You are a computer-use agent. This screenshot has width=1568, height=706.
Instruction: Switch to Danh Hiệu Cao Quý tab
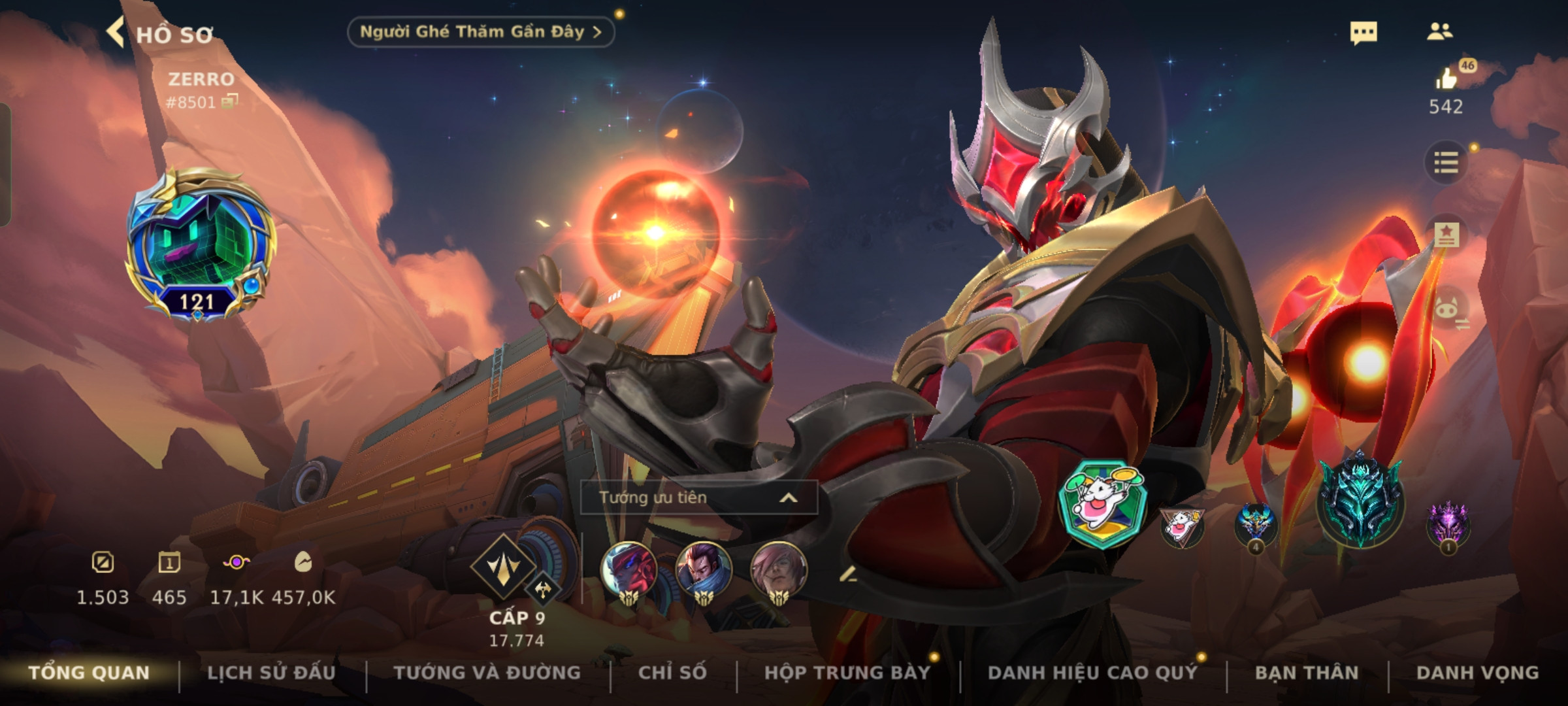pyautogui.click(x=1092, y=673)
